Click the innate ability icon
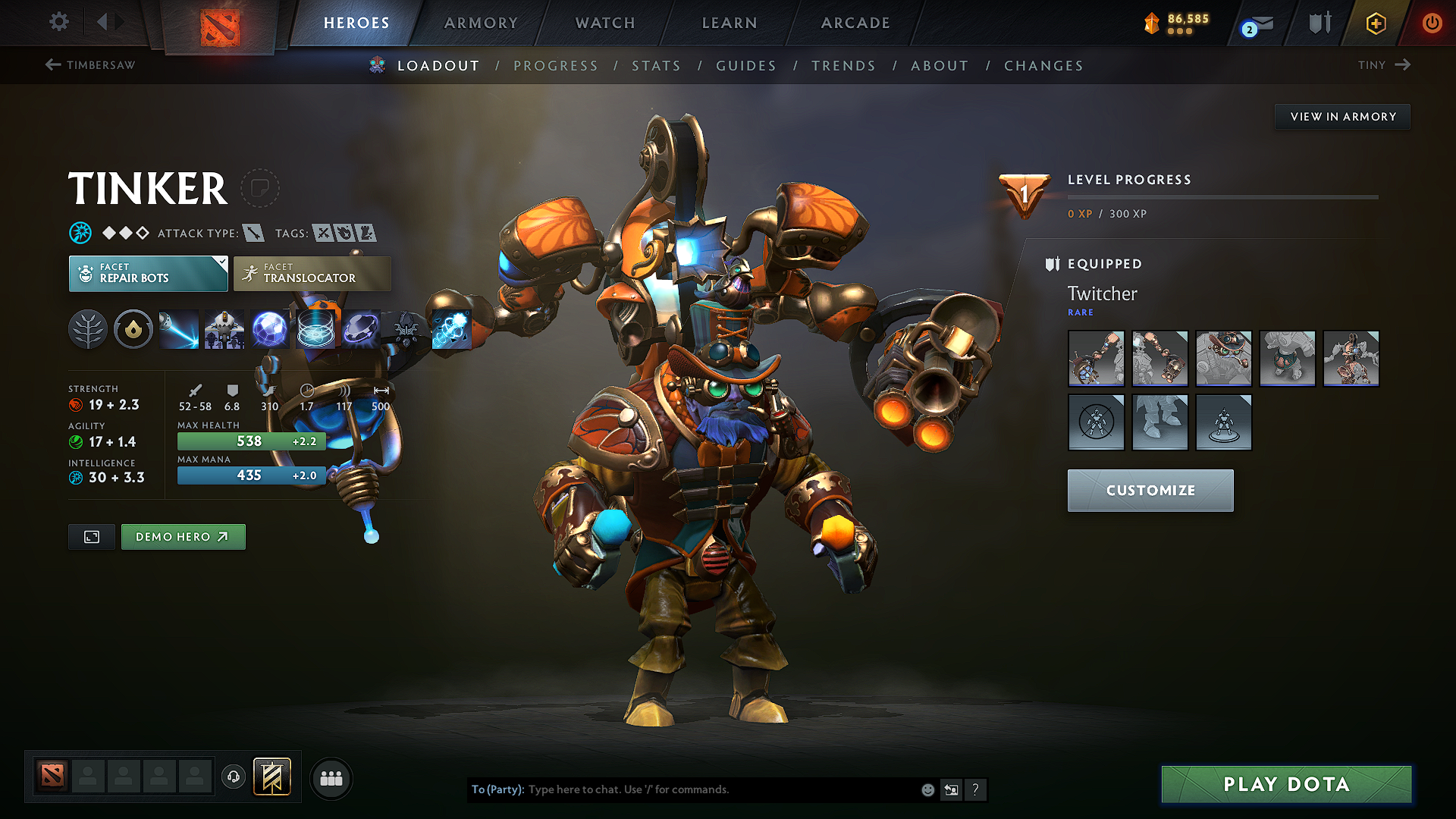The image size is (1456, 819). (x=133, y=328)
